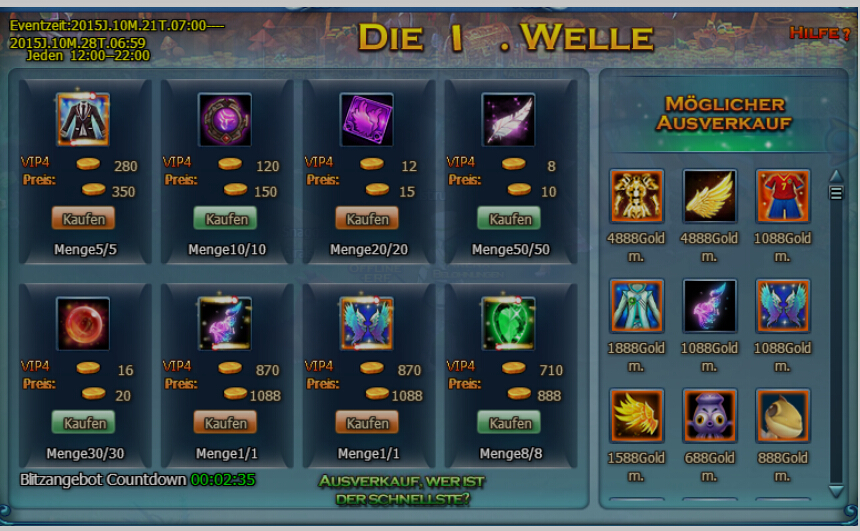Click Kaufen under the red orb
The width and height of the screenshot is (860, 531).
84,422
